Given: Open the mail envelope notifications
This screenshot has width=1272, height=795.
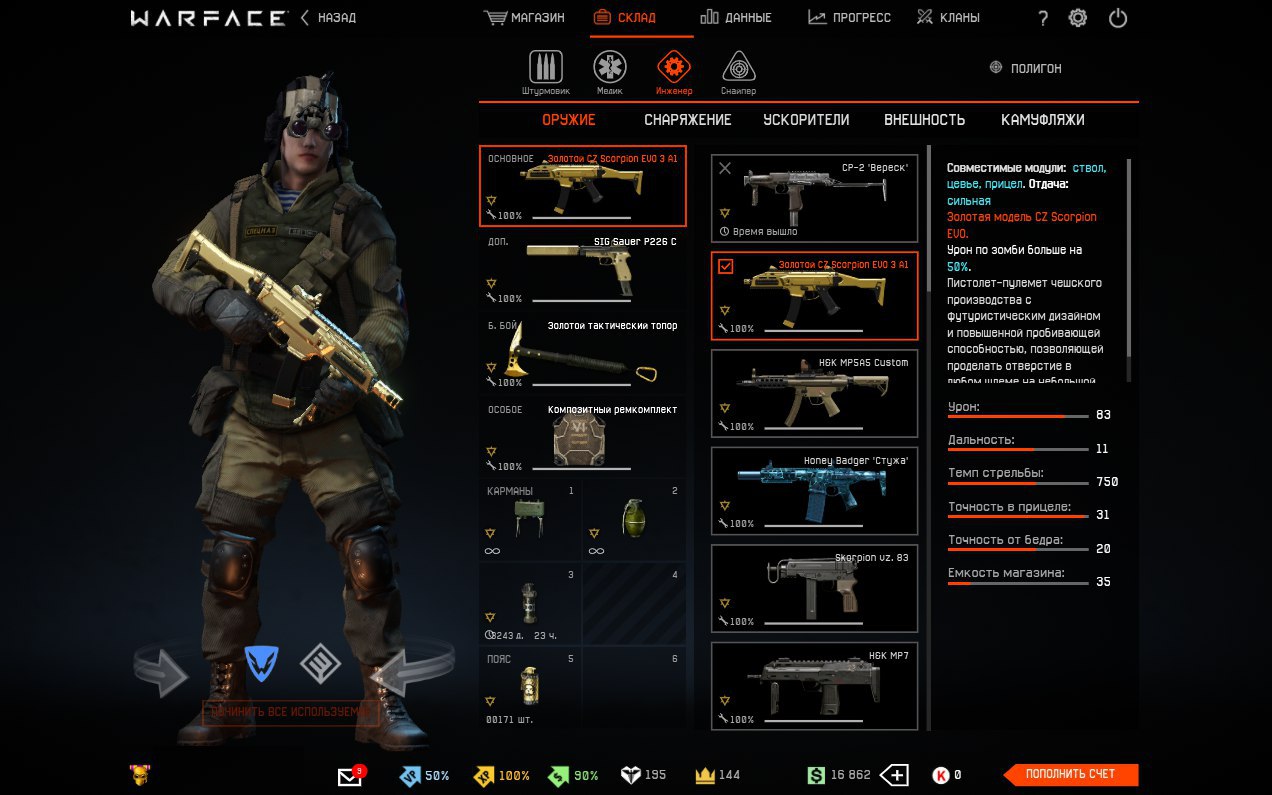Looking at the screenshot, I should click(350, 776).
